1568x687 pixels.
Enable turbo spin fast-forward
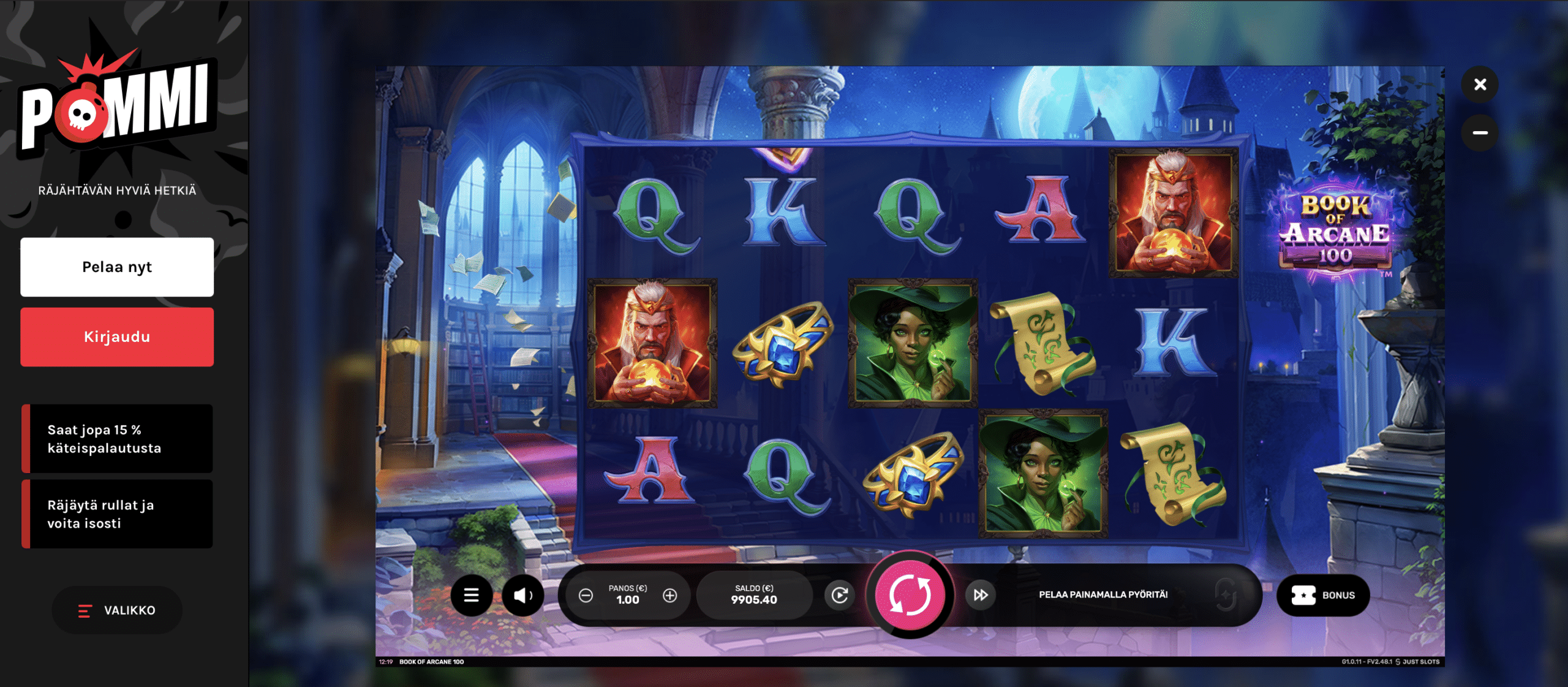coord(980,595)
